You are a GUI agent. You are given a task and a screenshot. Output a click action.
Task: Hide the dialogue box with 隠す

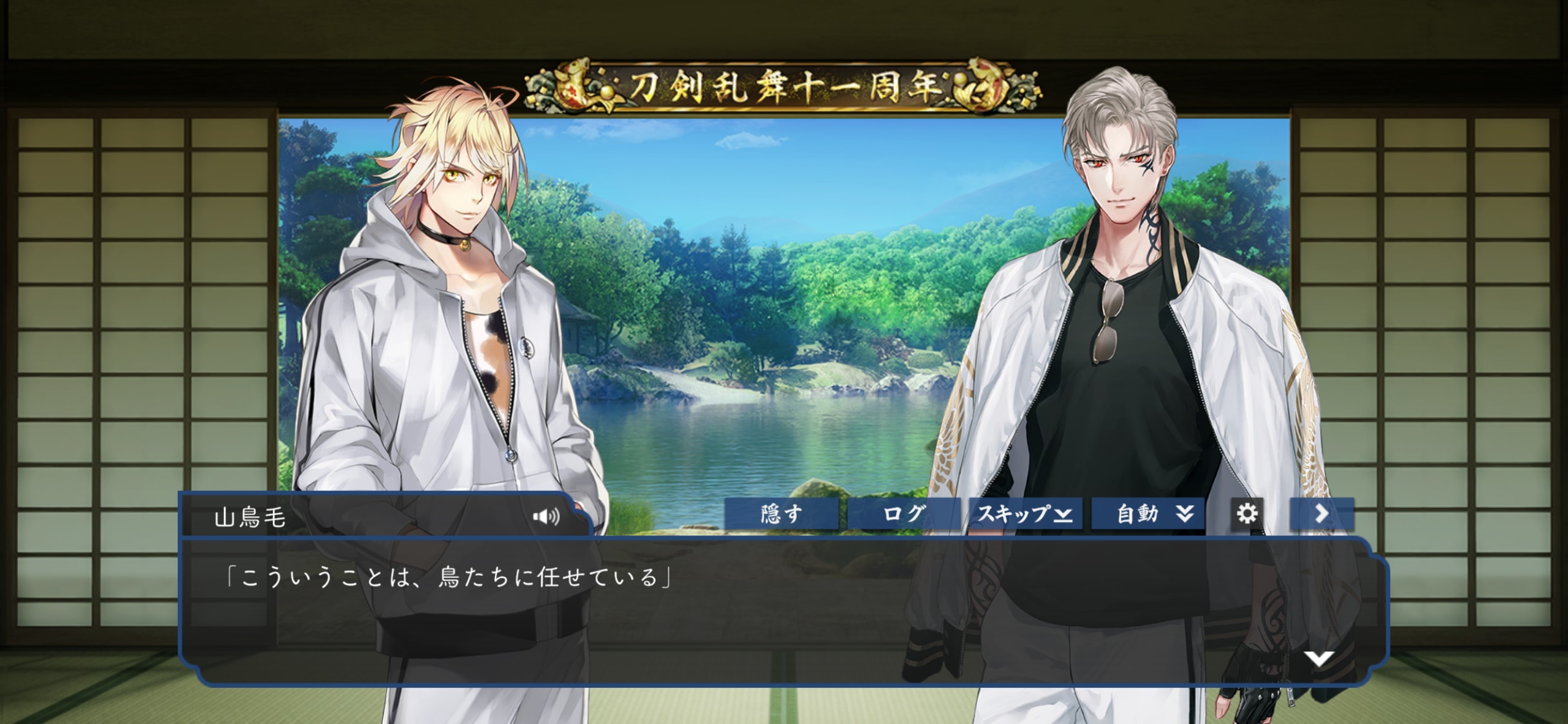click(x=781, y=514)
